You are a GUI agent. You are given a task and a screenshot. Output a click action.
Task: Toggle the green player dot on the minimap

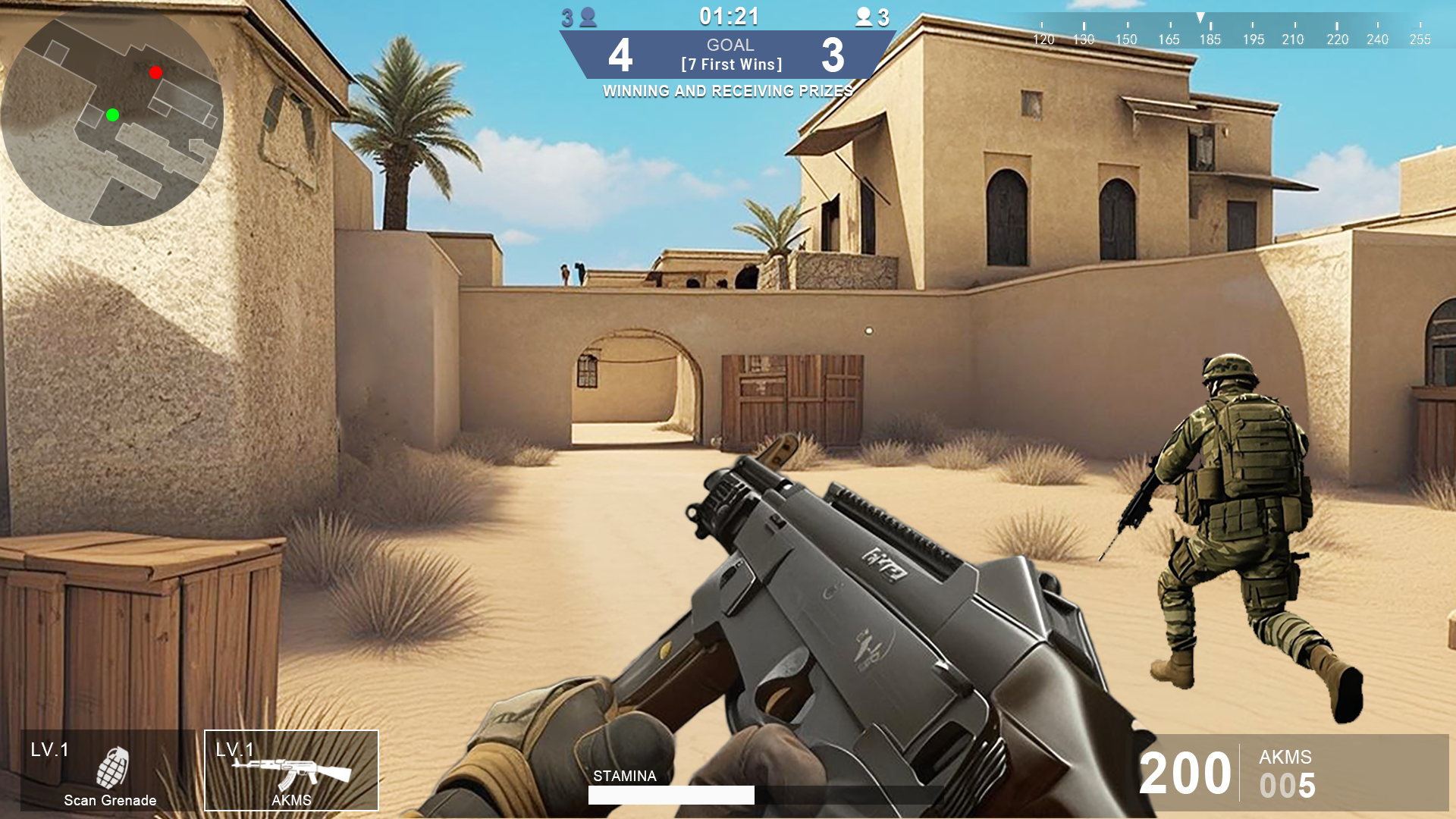(113, 116)
